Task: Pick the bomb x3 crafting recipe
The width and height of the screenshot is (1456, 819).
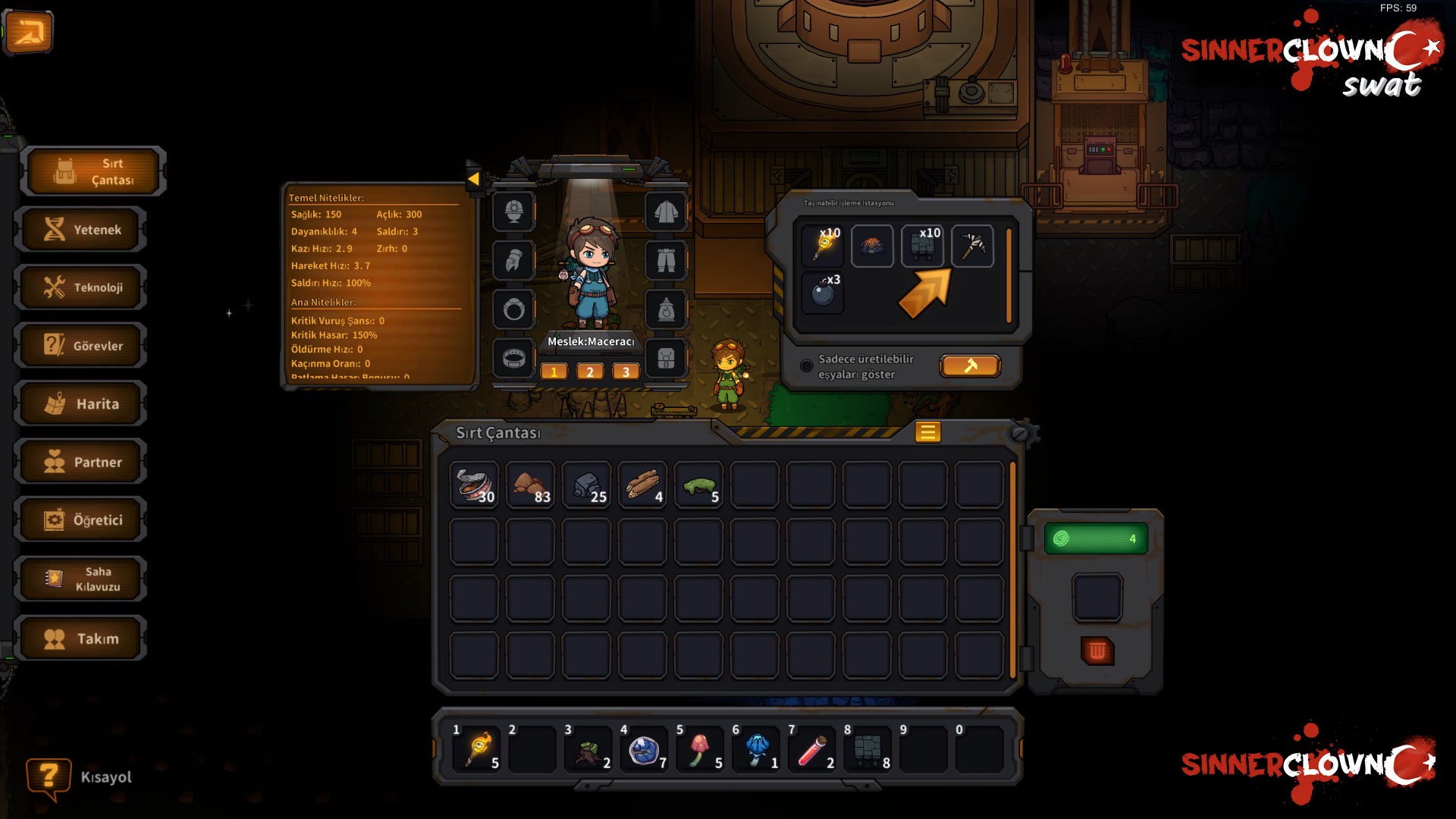Action: click(x=823, y=293)
